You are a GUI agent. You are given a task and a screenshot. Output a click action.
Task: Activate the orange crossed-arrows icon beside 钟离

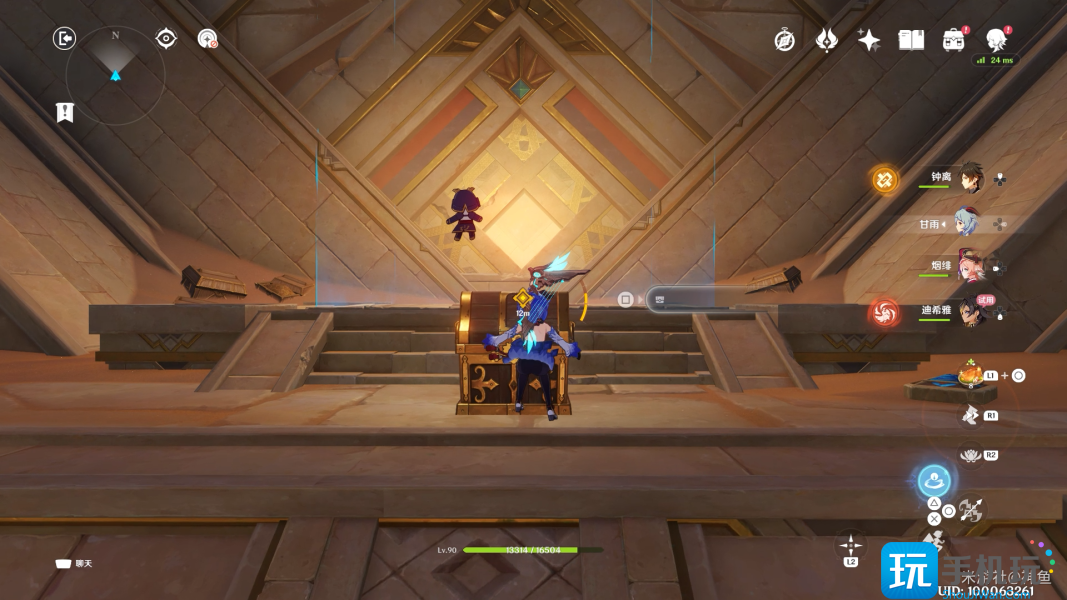click(885, 180)
